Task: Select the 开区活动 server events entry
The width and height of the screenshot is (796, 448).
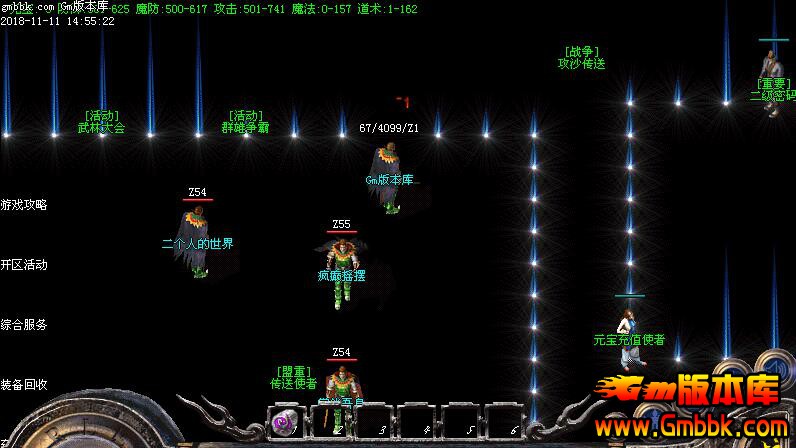Action: click(24, 265)
